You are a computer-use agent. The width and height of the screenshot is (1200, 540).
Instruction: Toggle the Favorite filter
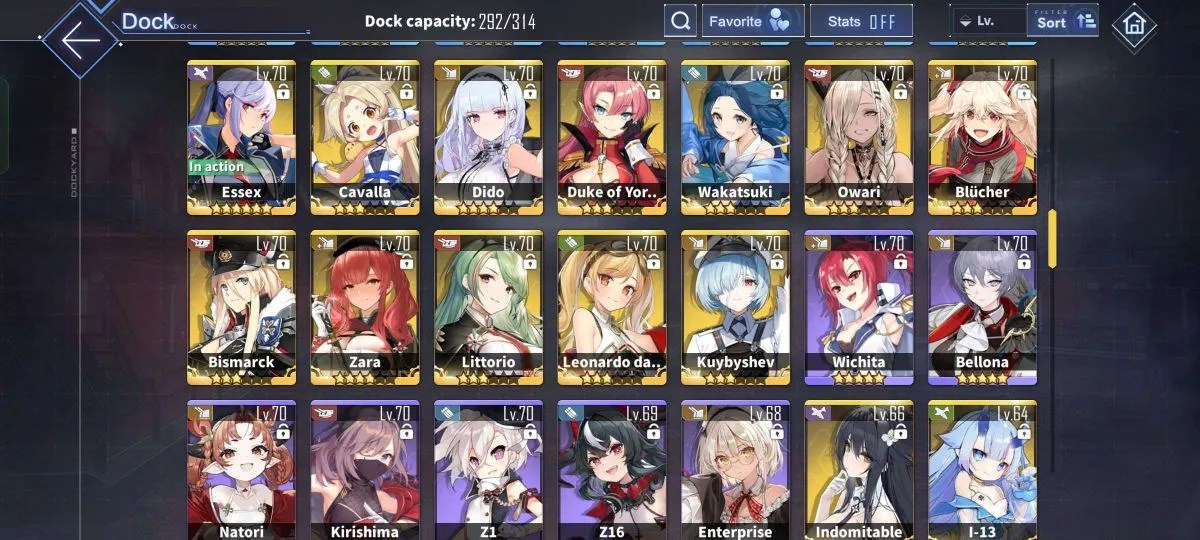752,21
